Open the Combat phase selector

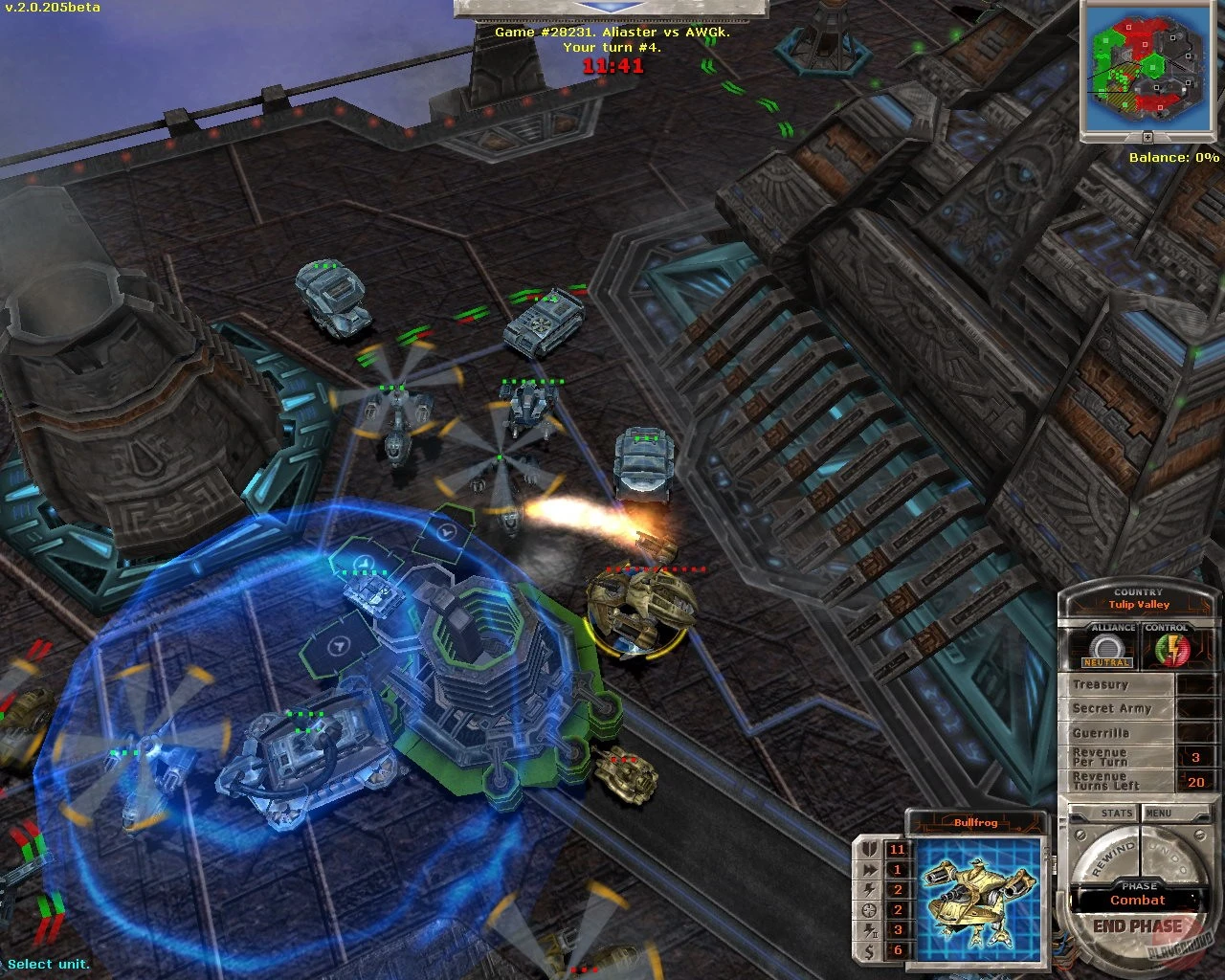(x=1136, y=901)
